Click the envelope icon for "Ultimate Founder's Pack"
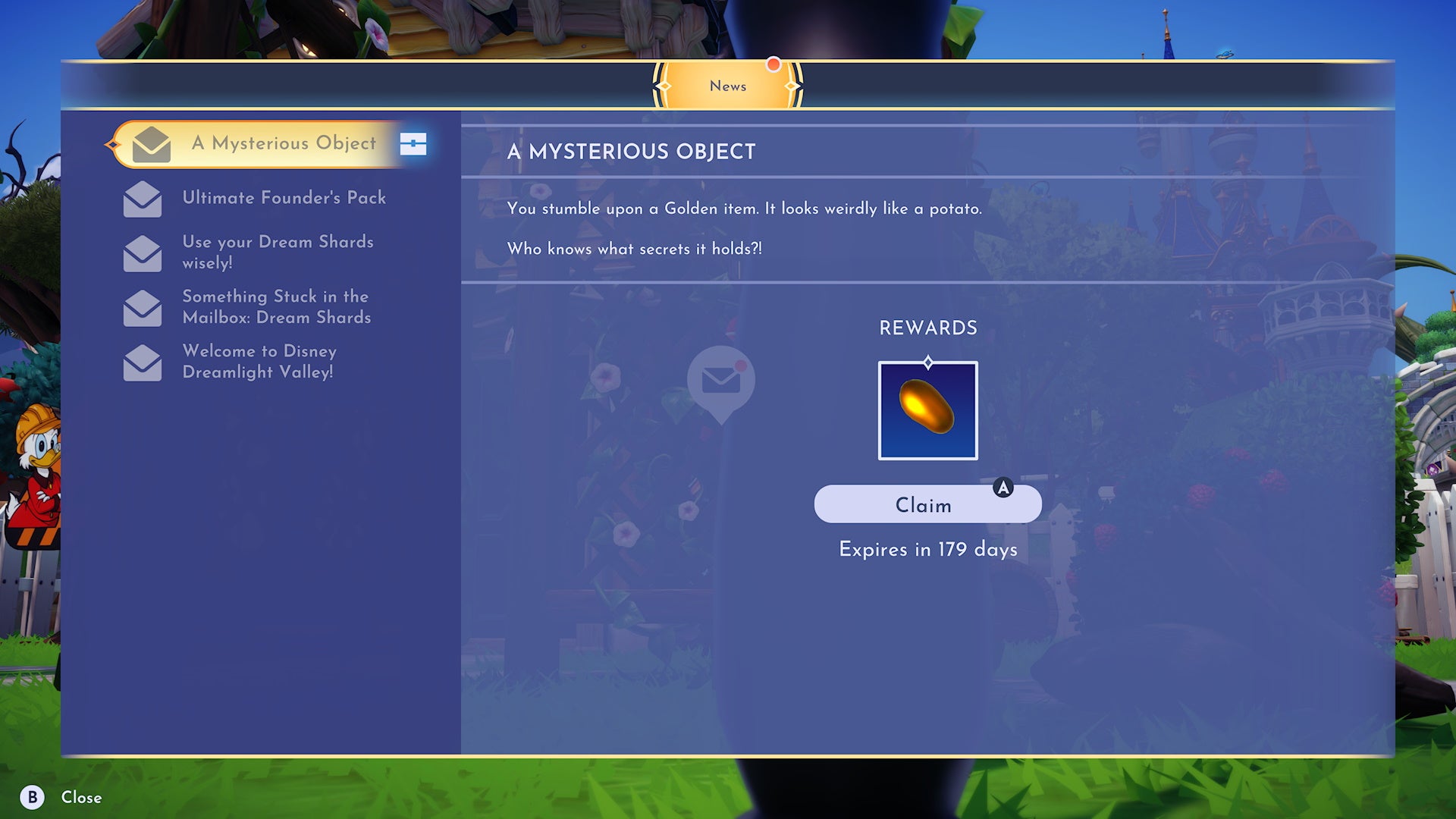 [x=143, y=199]
